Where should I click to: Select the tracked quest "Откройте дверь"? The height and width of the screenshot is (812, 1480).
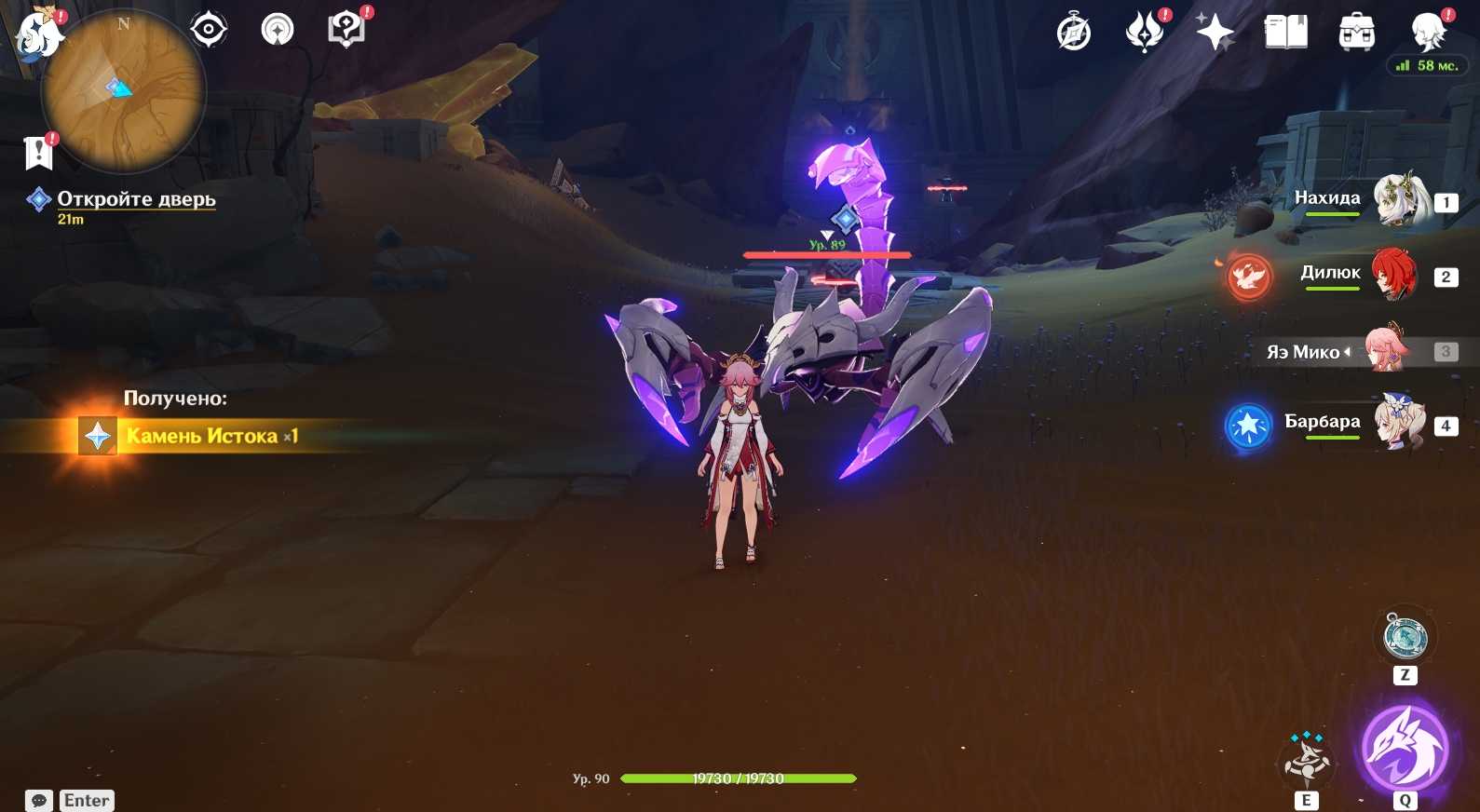pyautogui.click(x=136, y=199)
